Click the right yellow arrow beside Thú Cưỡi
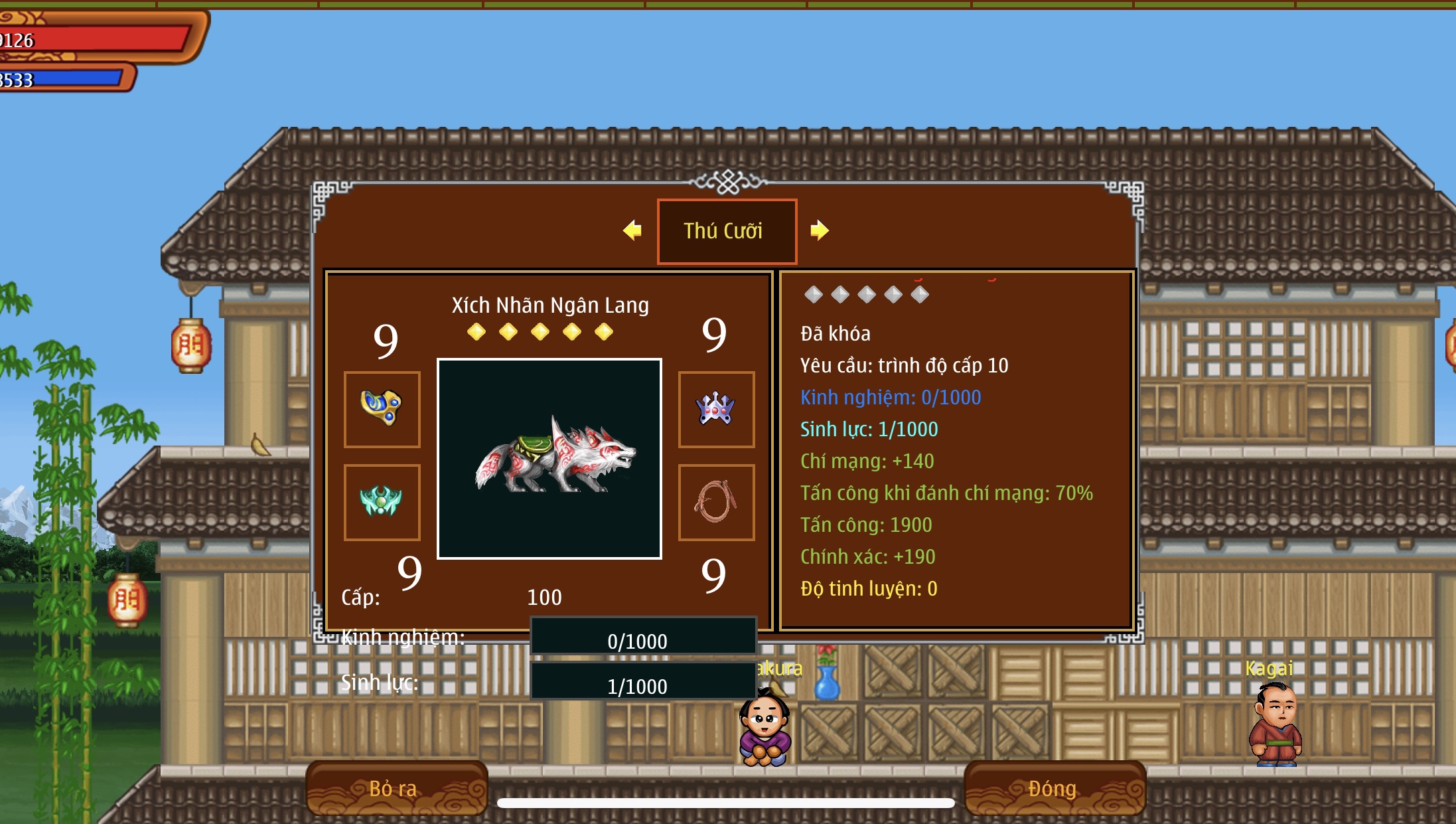This screenshot has width=1456, height=824. [819, 230]
